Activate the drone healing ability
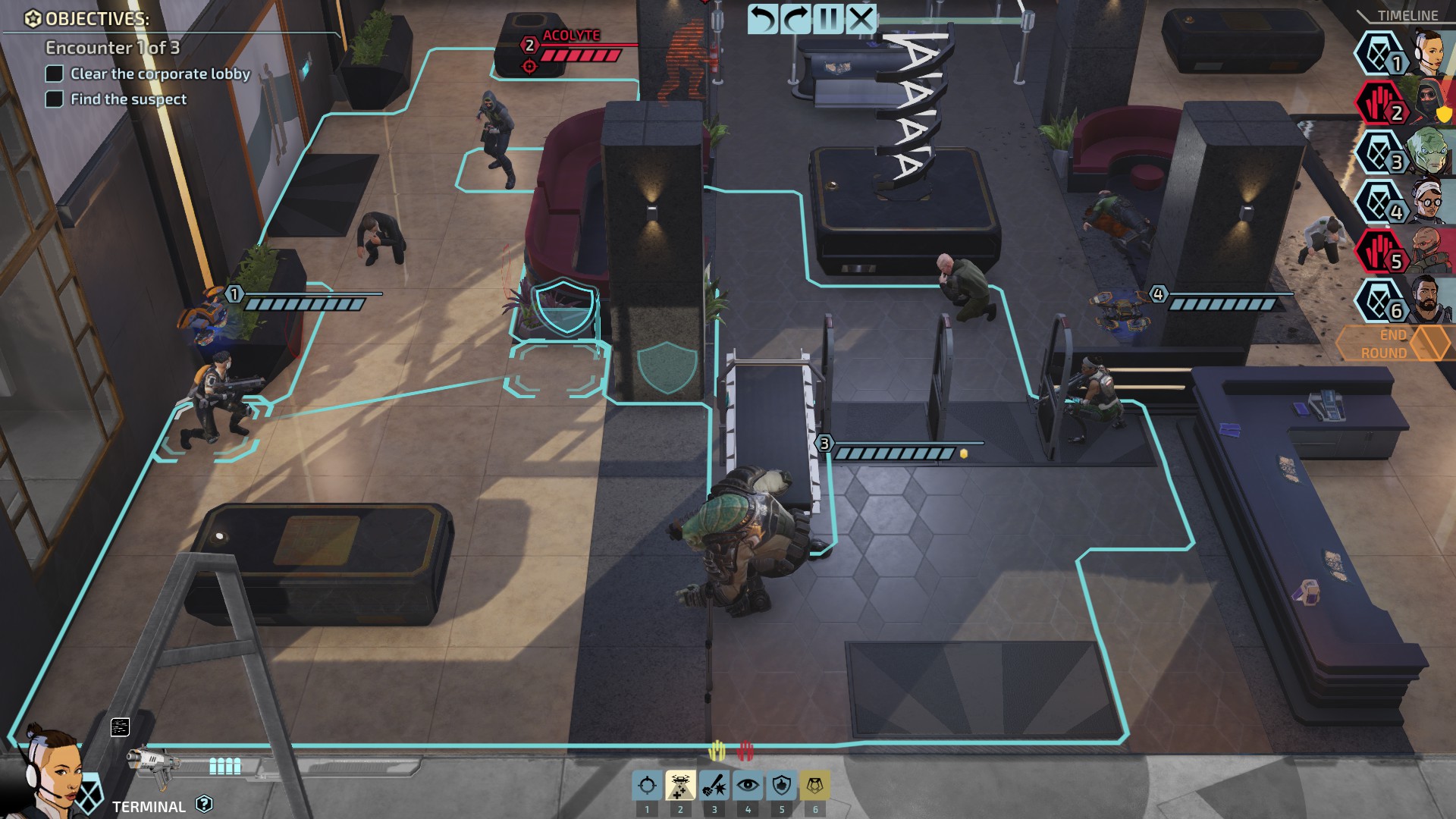 coord(680,786)
